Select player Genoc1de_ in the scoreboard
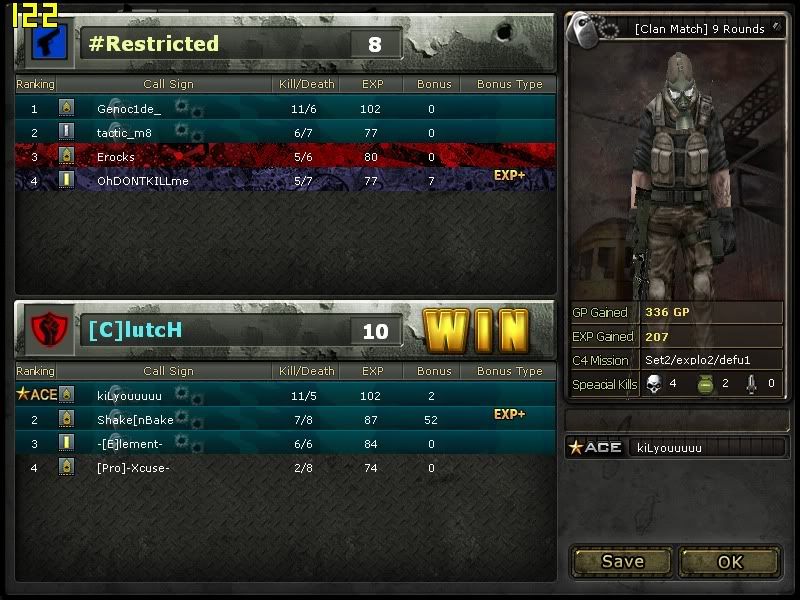800x600 pixels. 129,109
